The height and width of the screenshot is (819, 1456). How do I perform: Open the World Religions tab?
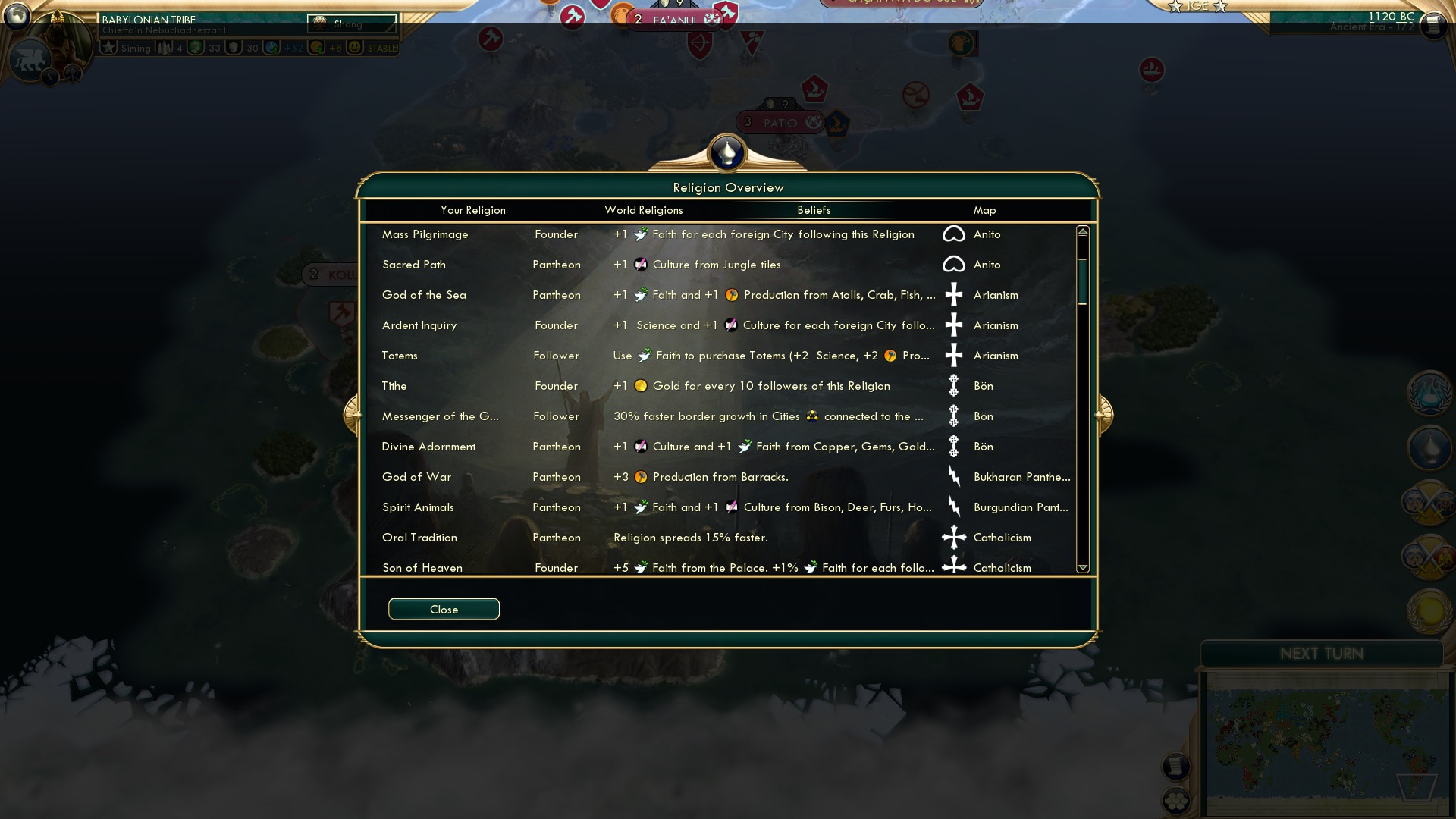(643, 210)
